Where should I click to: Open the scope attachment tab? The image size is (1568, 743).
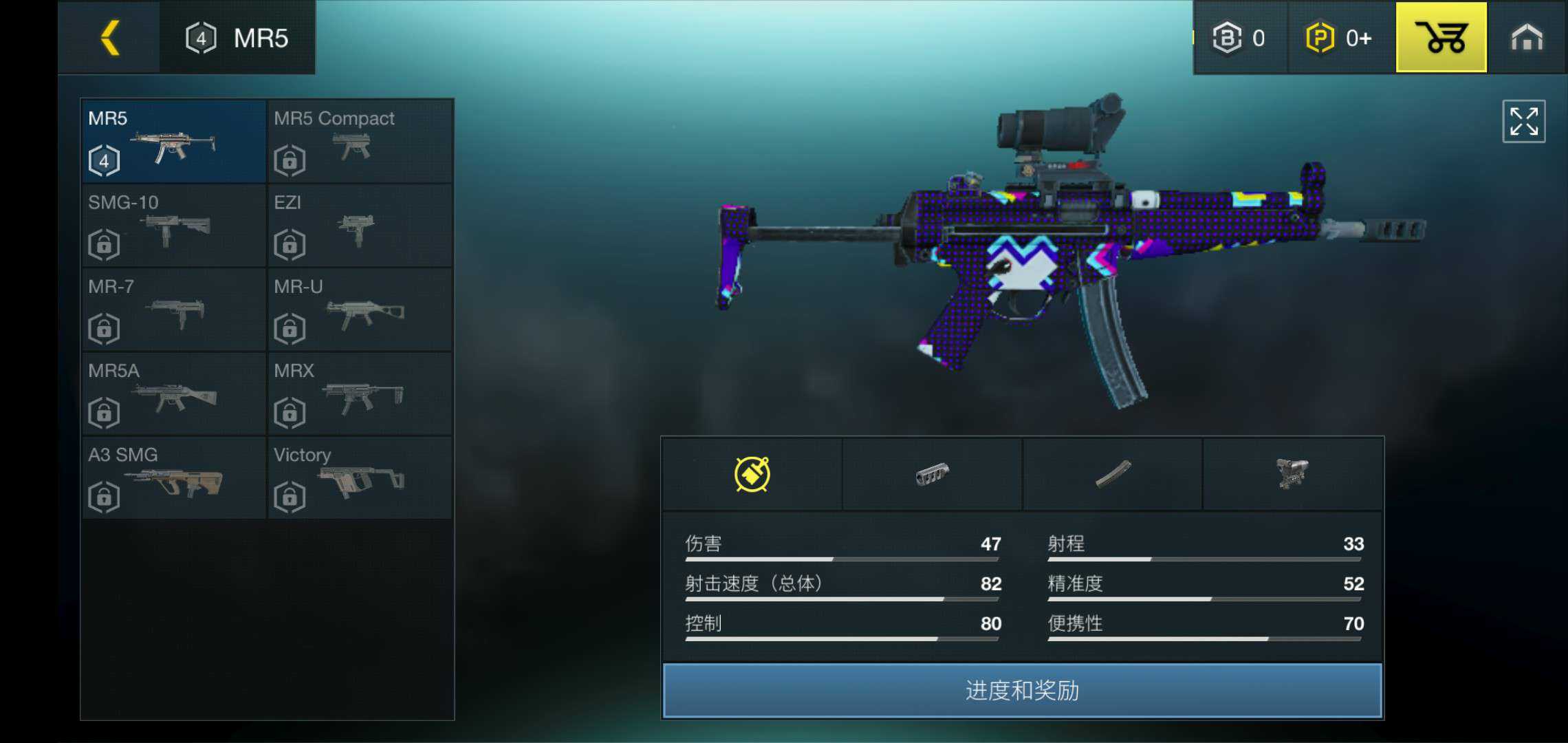point(1293,474)
